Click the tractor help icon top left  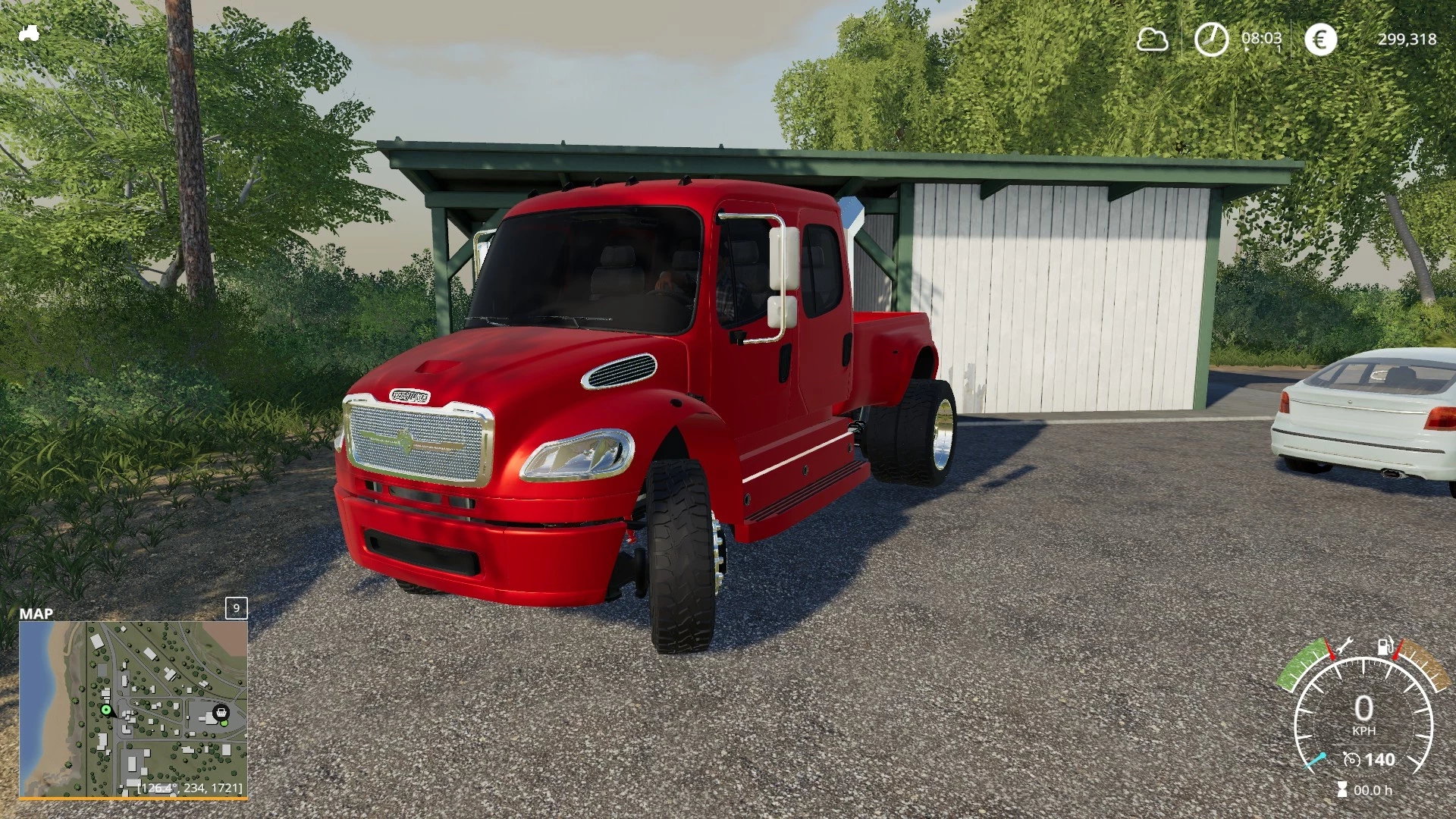pyautogui.click(x=30, y=34)
